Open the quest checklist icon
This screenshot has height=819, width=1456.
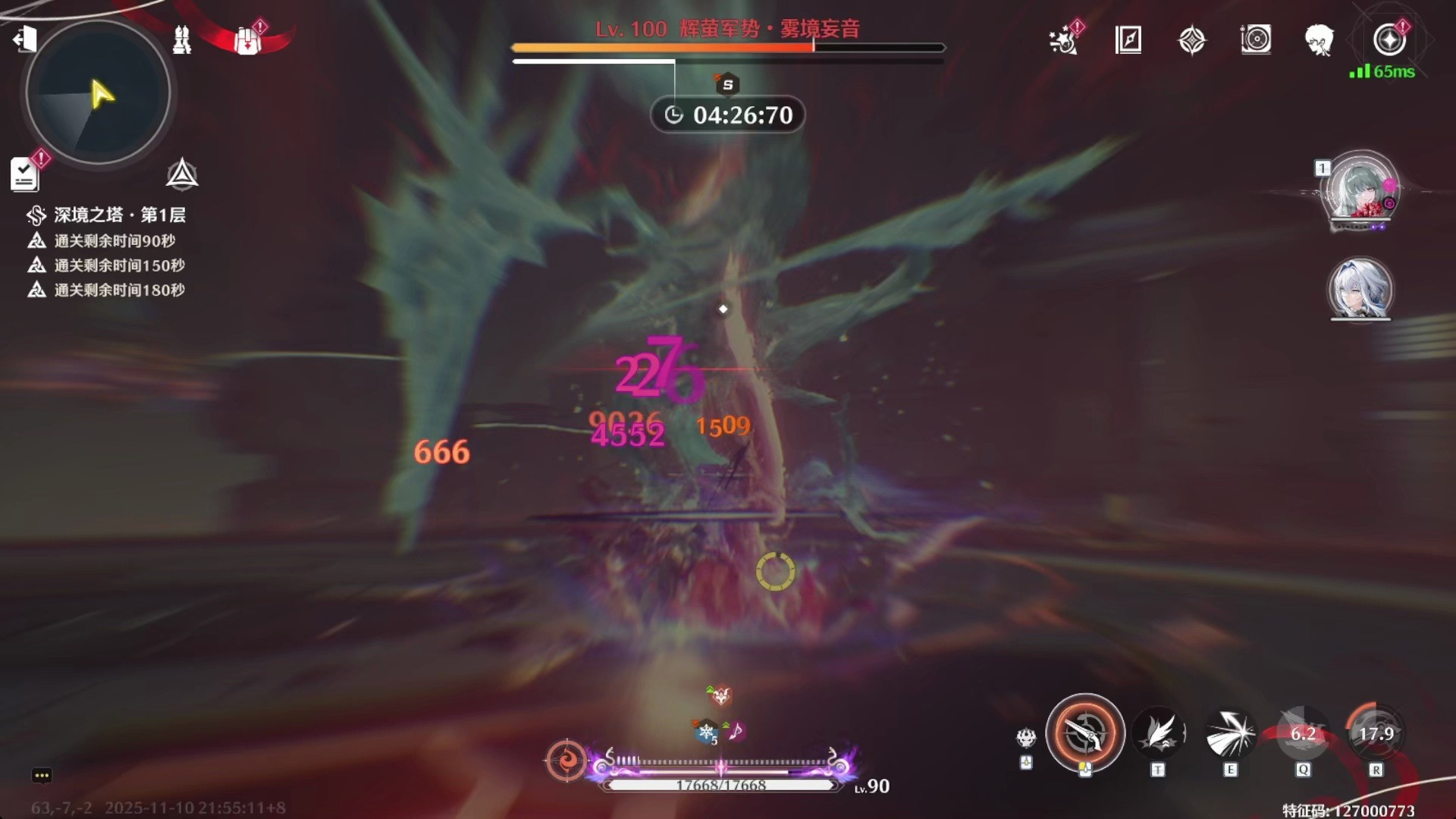[25, 174]
